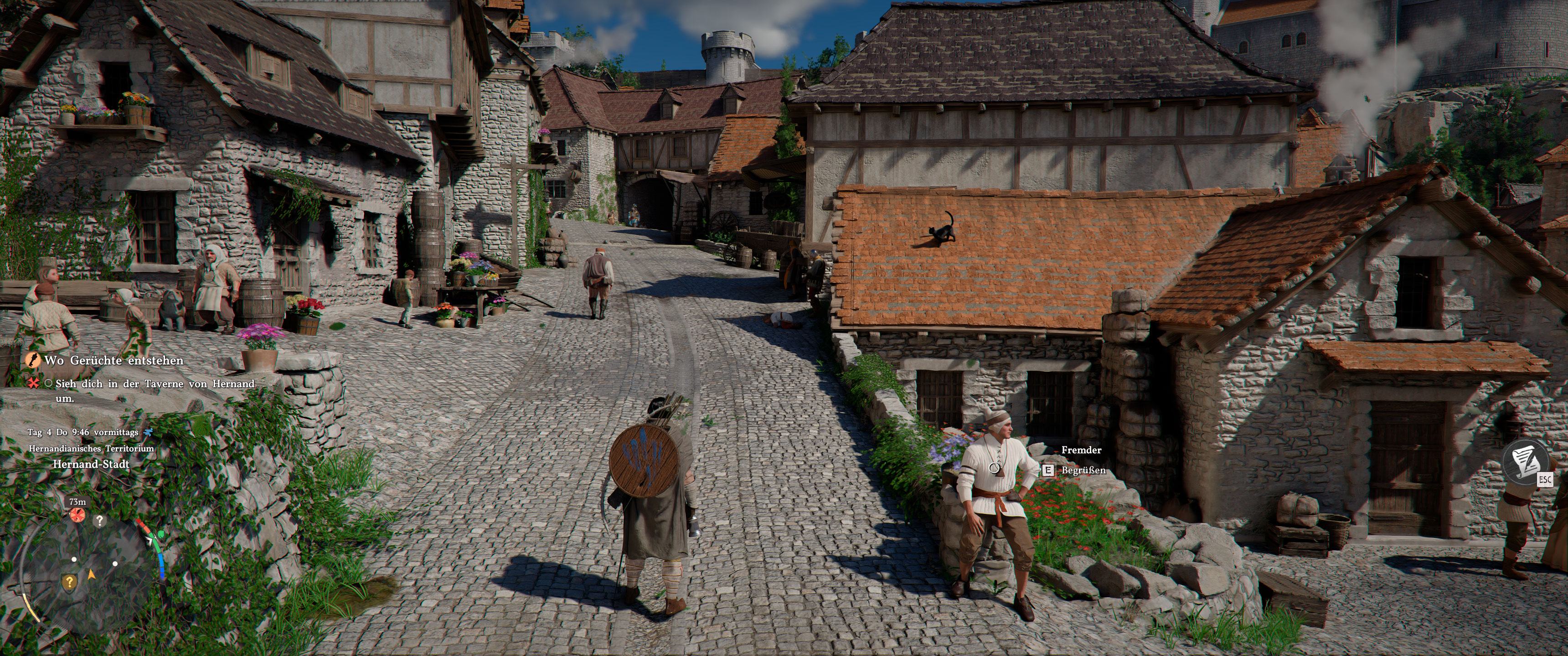Choose the "Begrüßen" interaction option
The height and width of the screenshot is (656, 1568).
1083,471
